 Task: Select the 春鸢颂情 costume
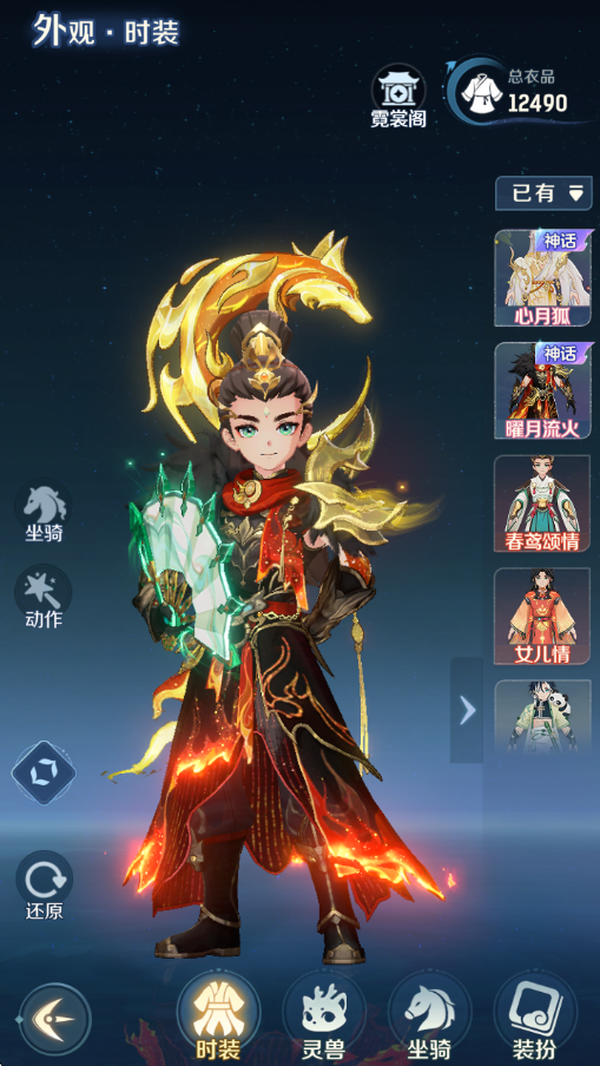pos(542,504)
